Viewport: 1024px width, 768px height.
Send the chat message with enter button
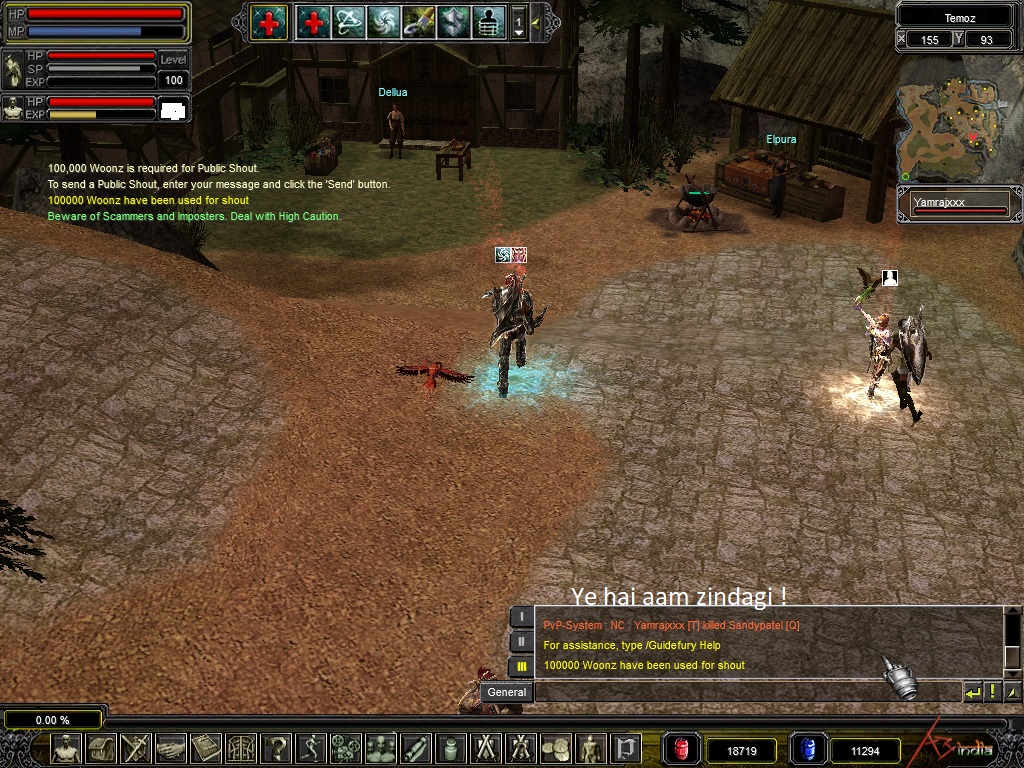973,692
